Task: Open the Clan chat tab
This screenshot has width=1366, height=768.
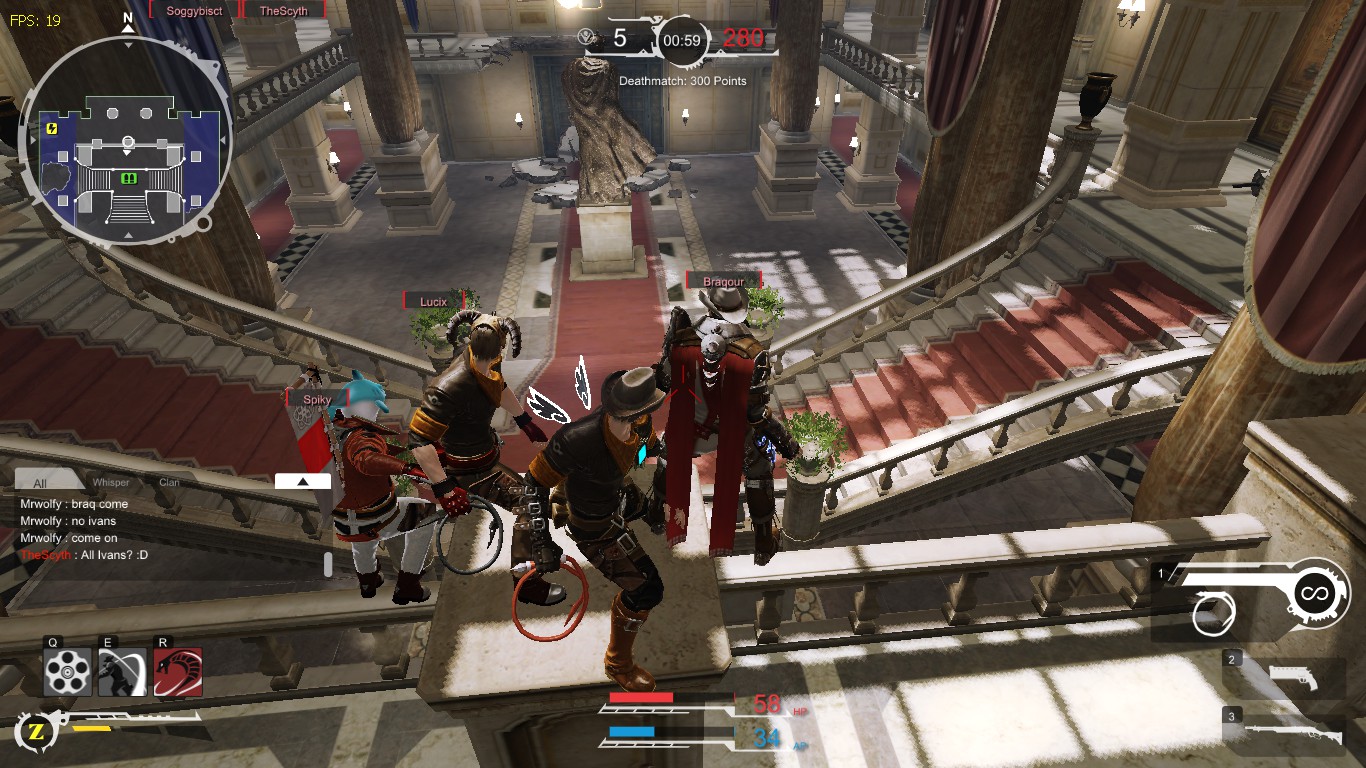Action: 169,482
